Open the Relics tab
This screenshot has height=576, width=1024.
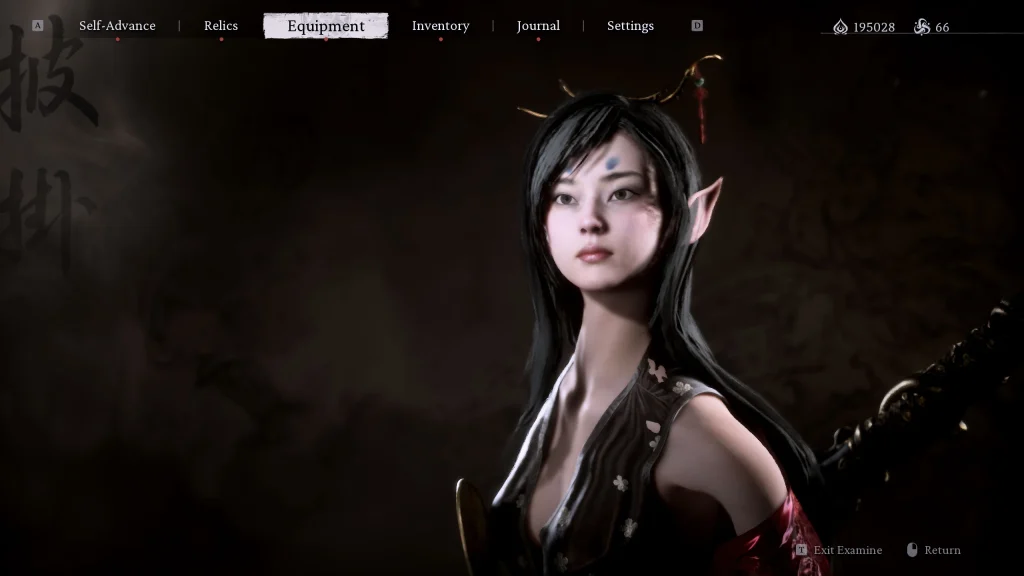click(221, 26)
